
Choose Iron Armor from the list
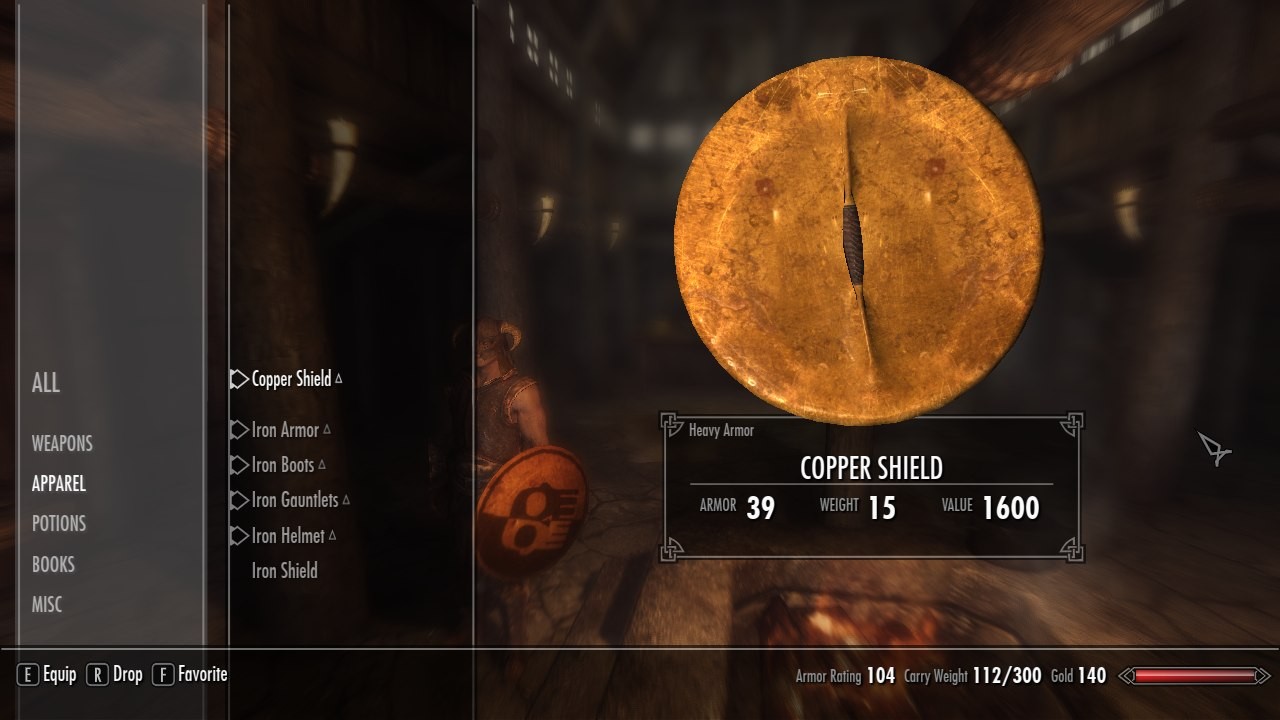tap(285, 430)
